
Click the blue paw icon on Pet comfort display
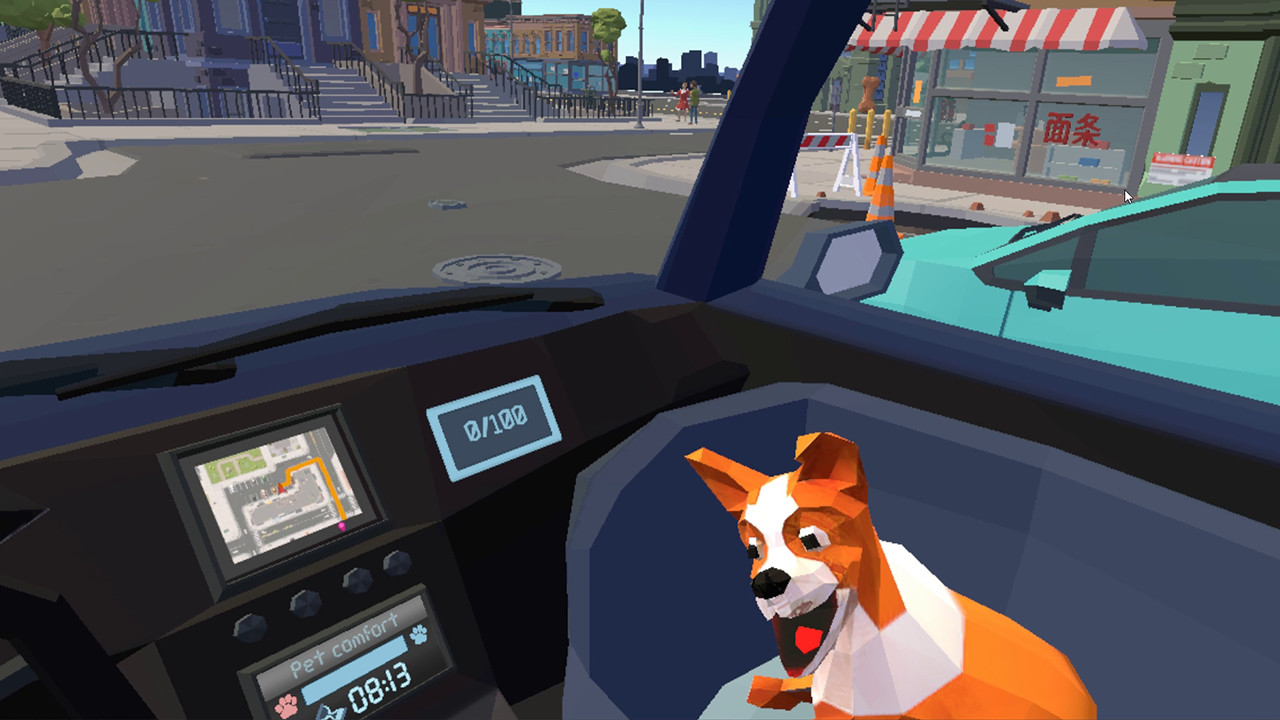coord(419,635)
